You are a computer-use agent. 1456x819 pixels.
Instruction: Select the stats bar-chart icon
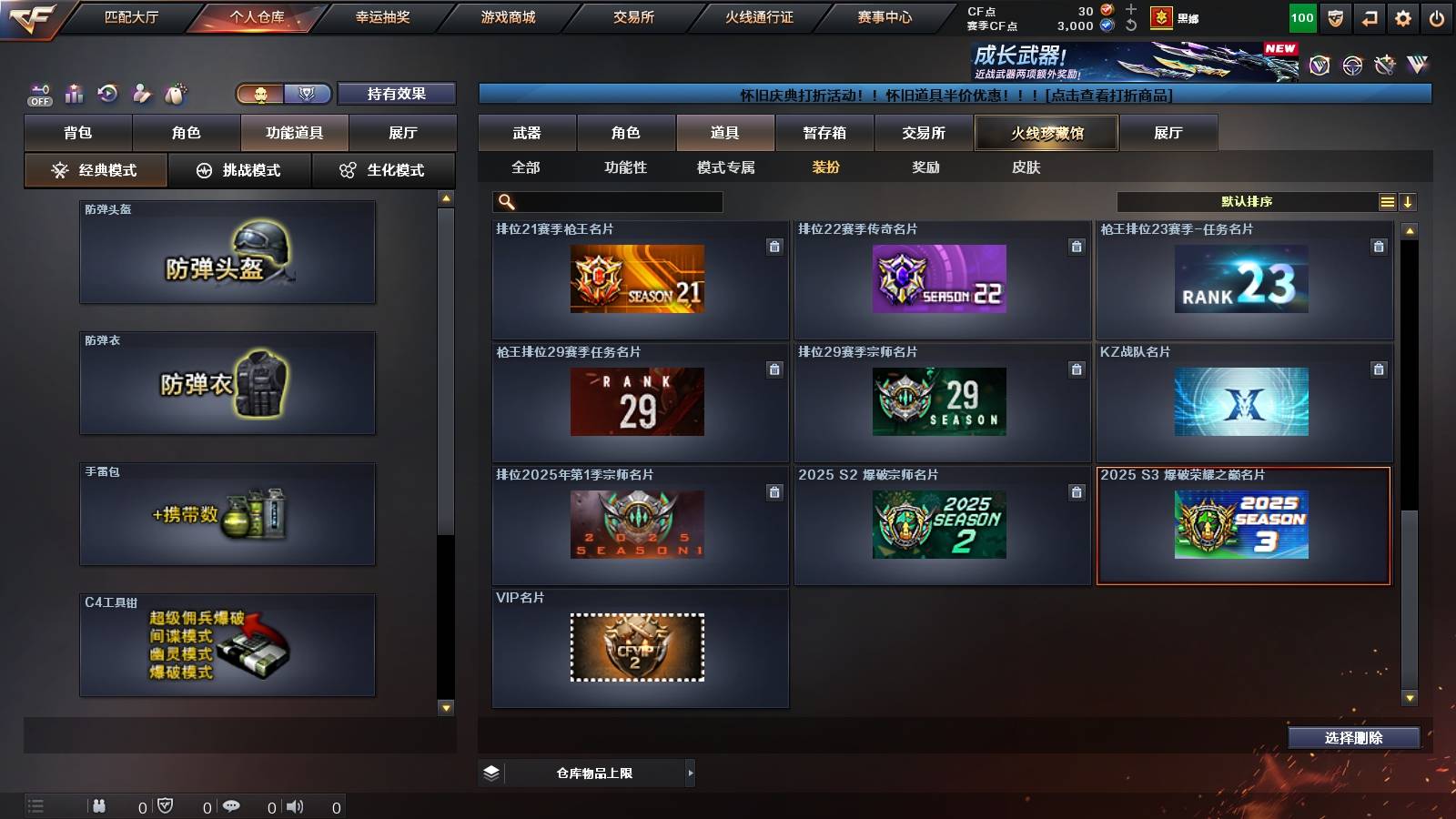(x=74, y=94)
